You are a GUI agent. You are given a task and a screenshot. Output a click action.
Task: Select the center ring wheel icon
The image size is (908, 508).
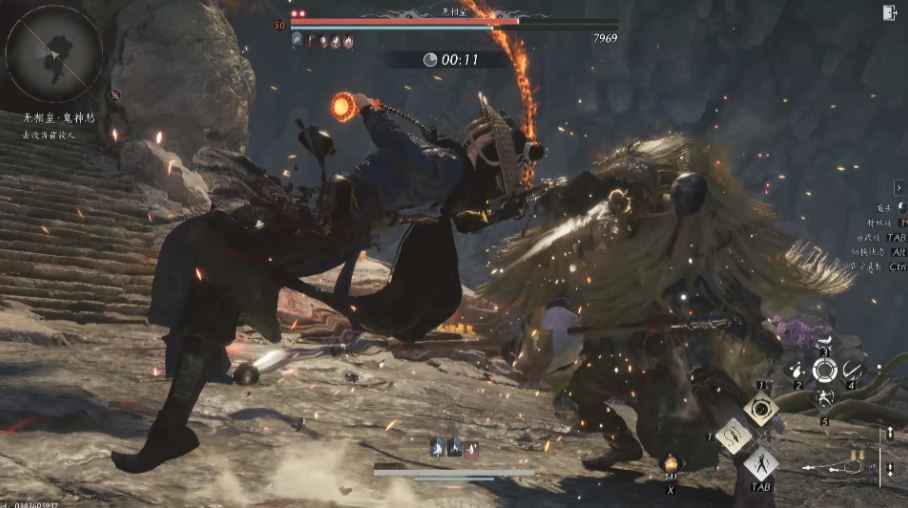click(824, 372)
